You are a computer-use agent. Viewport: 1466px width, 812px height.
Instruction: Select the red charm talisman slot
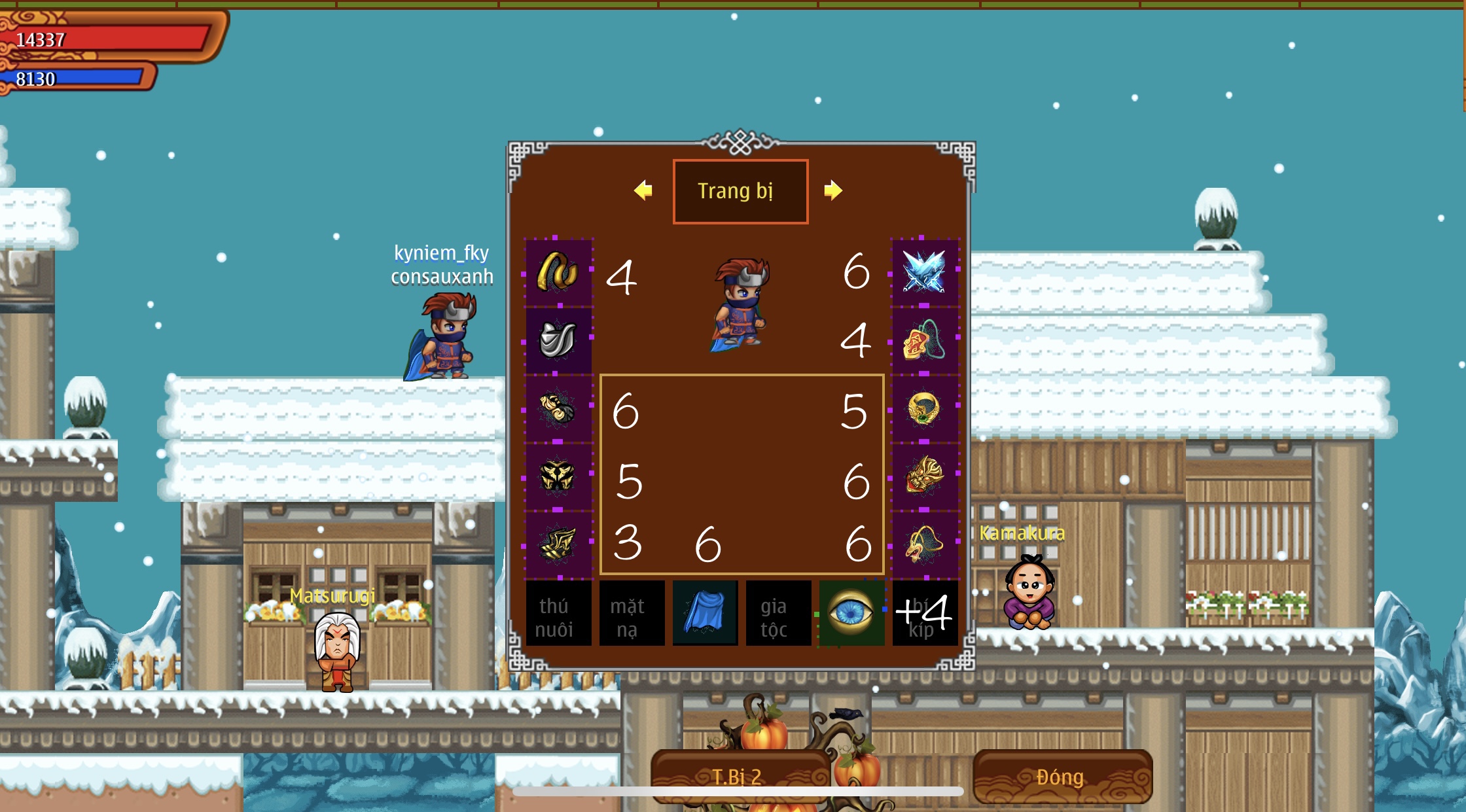click(923, 340)
